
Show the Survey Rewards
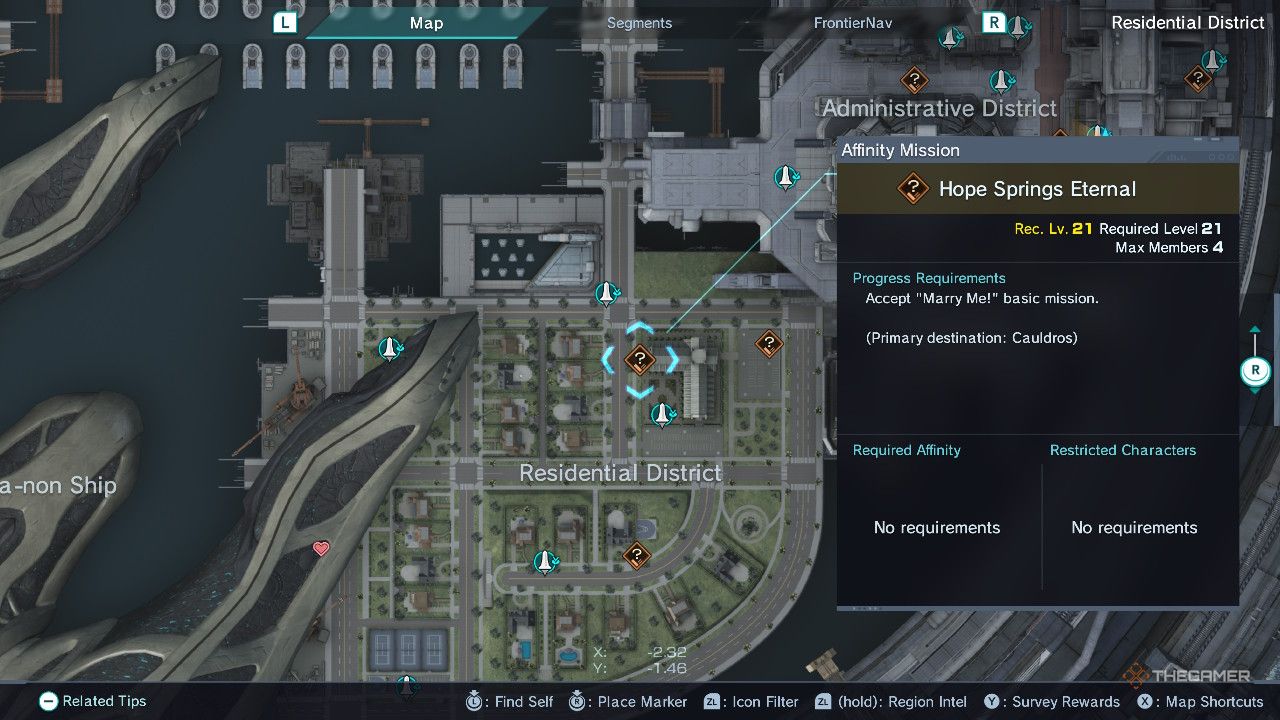1054,701
